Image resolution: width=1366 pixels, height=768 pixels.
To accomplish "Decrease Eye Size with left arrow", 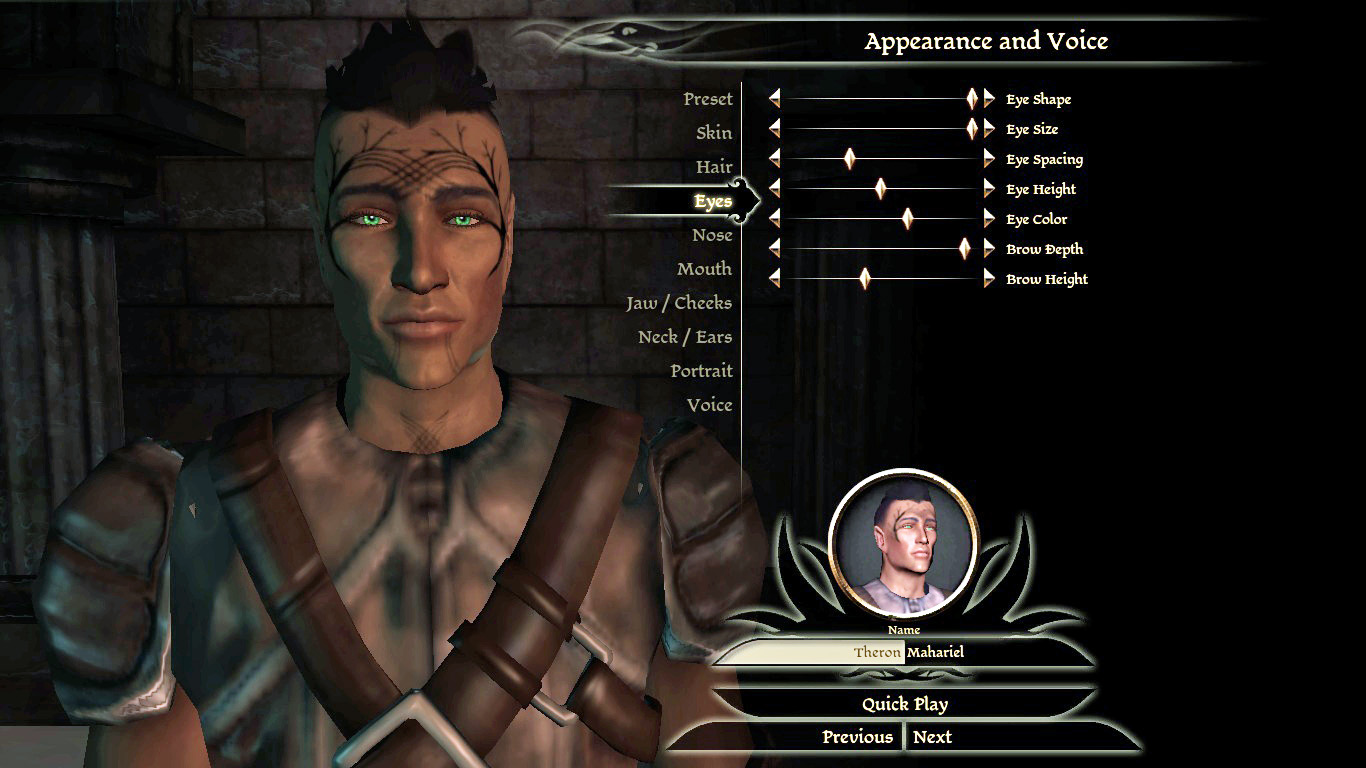I will [x=774, y=129].
